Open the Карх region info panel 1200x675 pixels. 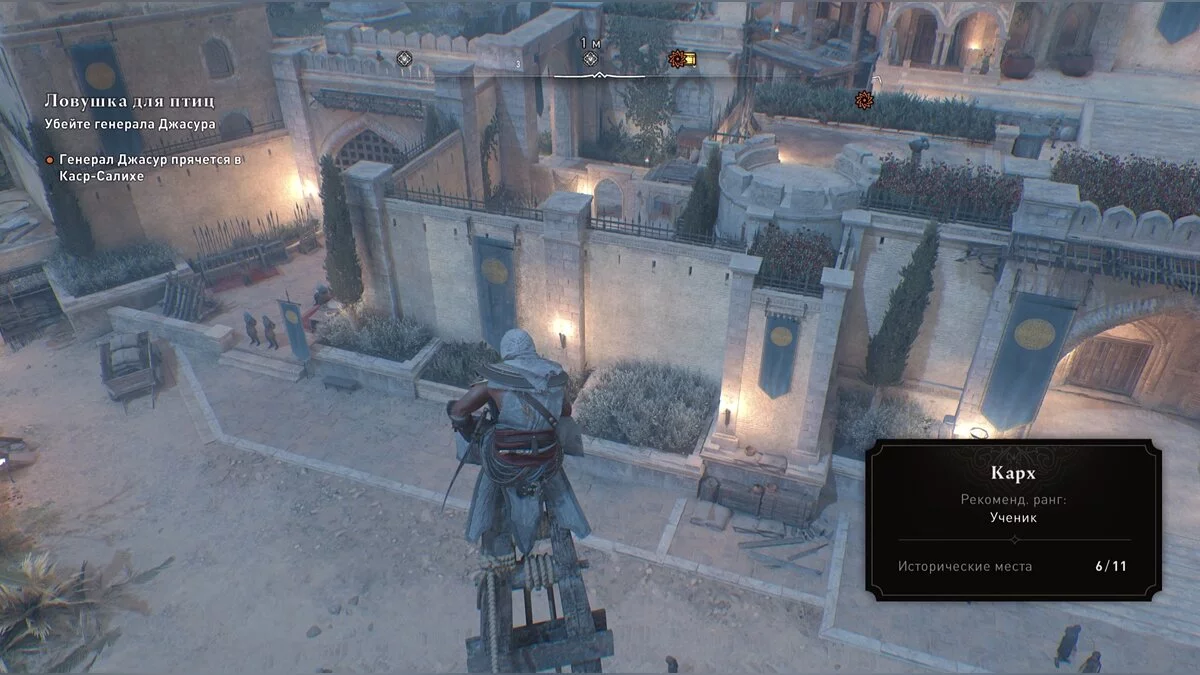(1013, 519)
